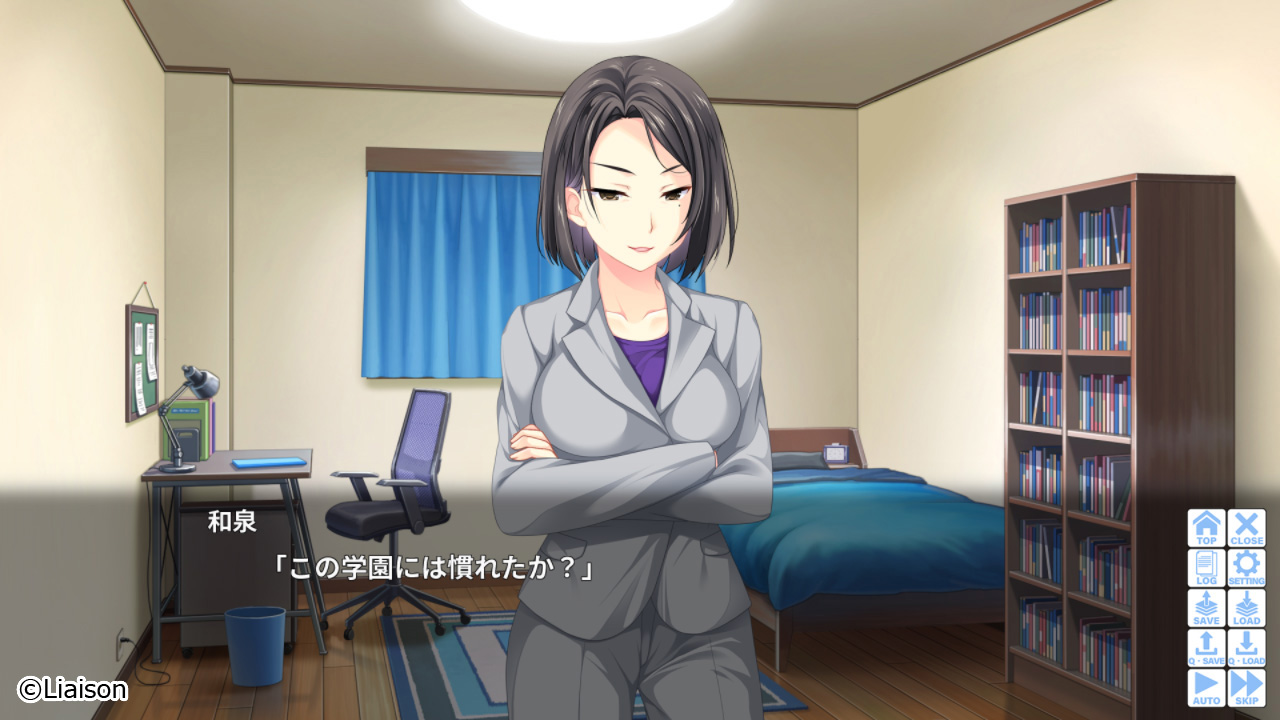This screenshot has height=720, width=1280.
Task: Quick save with Q-SAVE button
Action: tap(1206, 648)
